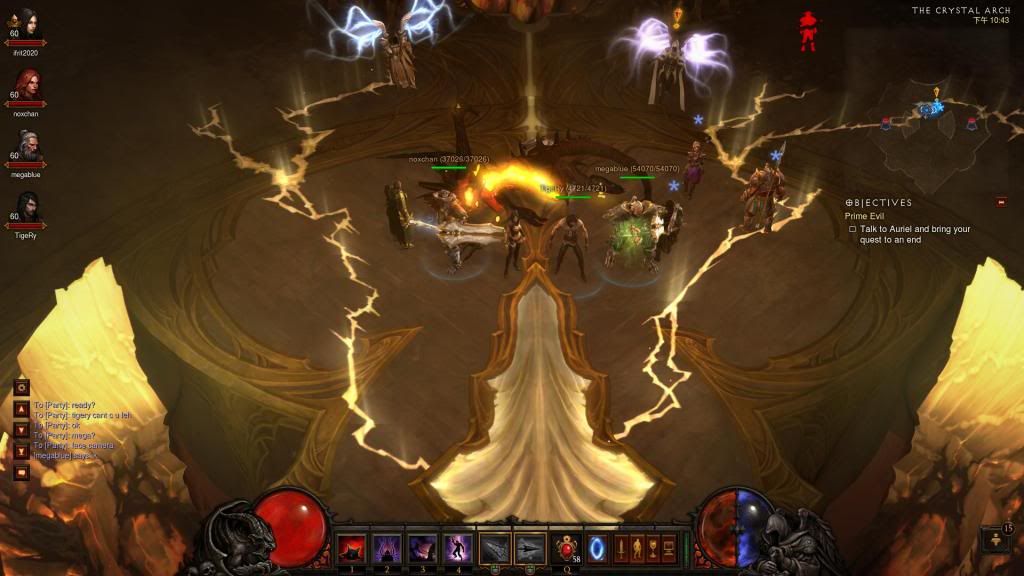The width and height of the screenshot is (1024, 576).
Task: Activate the skill in hotbar slot 1
Action: (351, 549)
